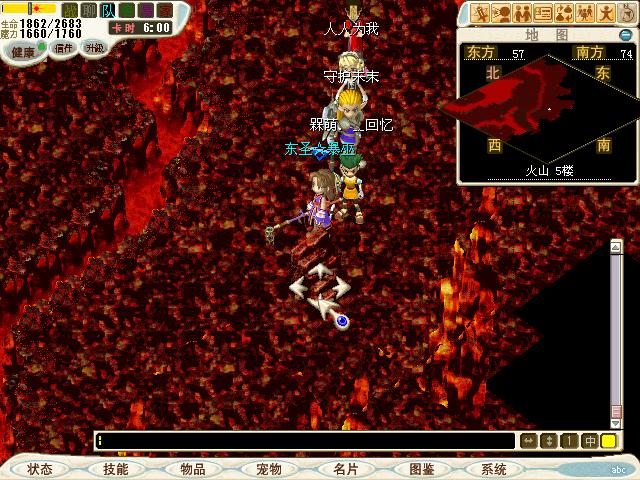Viewport: 640px width, 480px height.
Task: Open the 技能 (Skills) menu
Action: coord(115,468)
